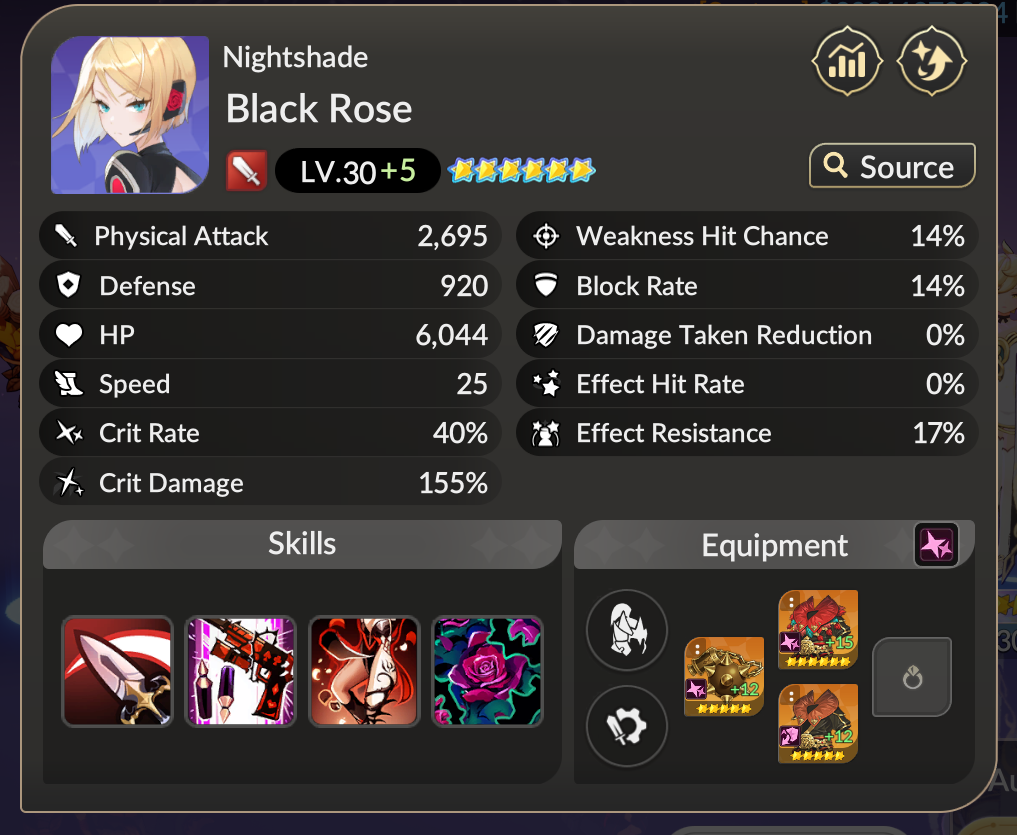This screenshot has height=835, width=1017.
Task: View the black rose passive skill
Action: [x=487, y=671]
